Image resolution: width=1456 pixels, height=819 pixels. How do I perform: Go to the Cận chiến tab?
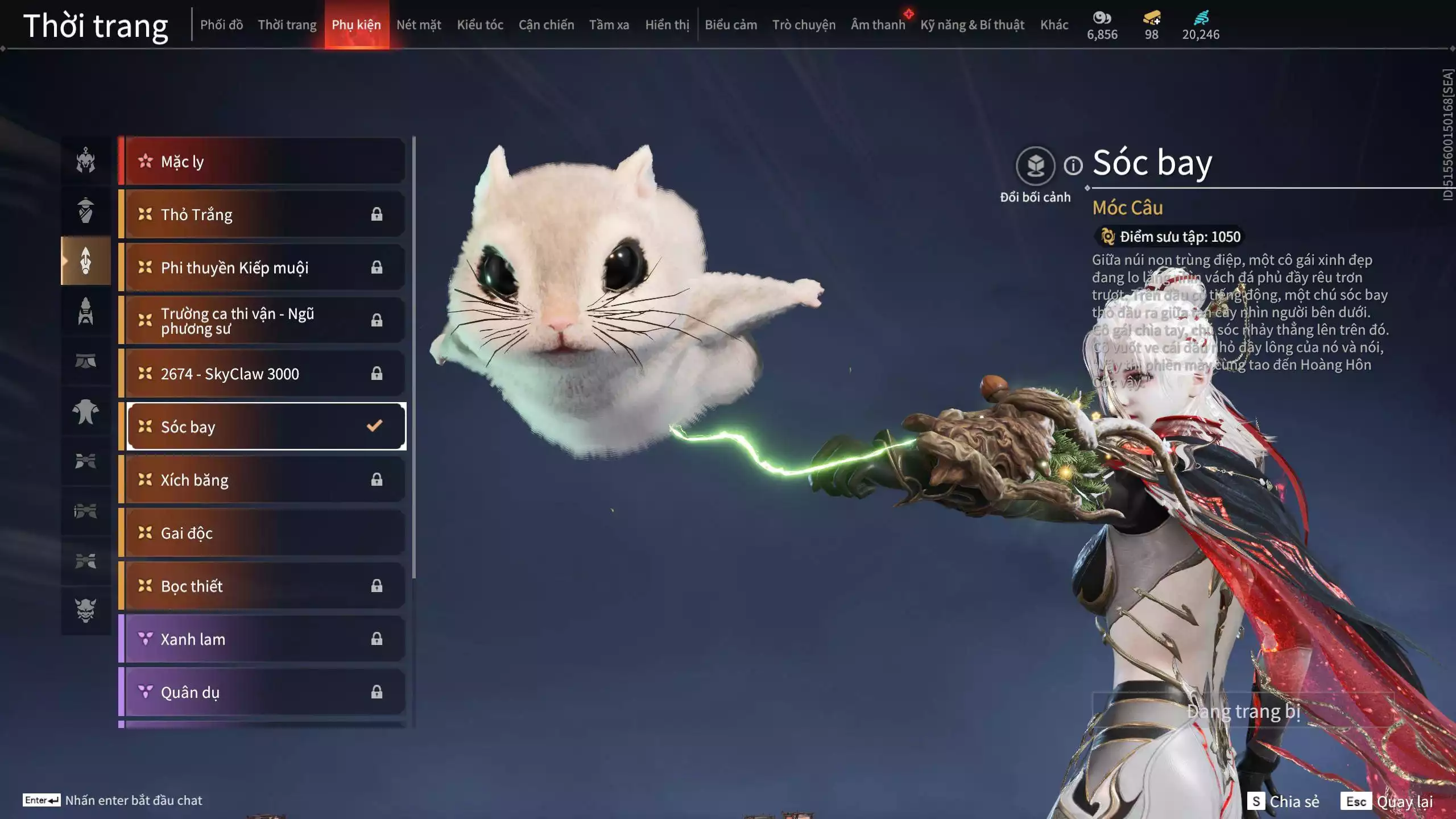pos(546,25)
